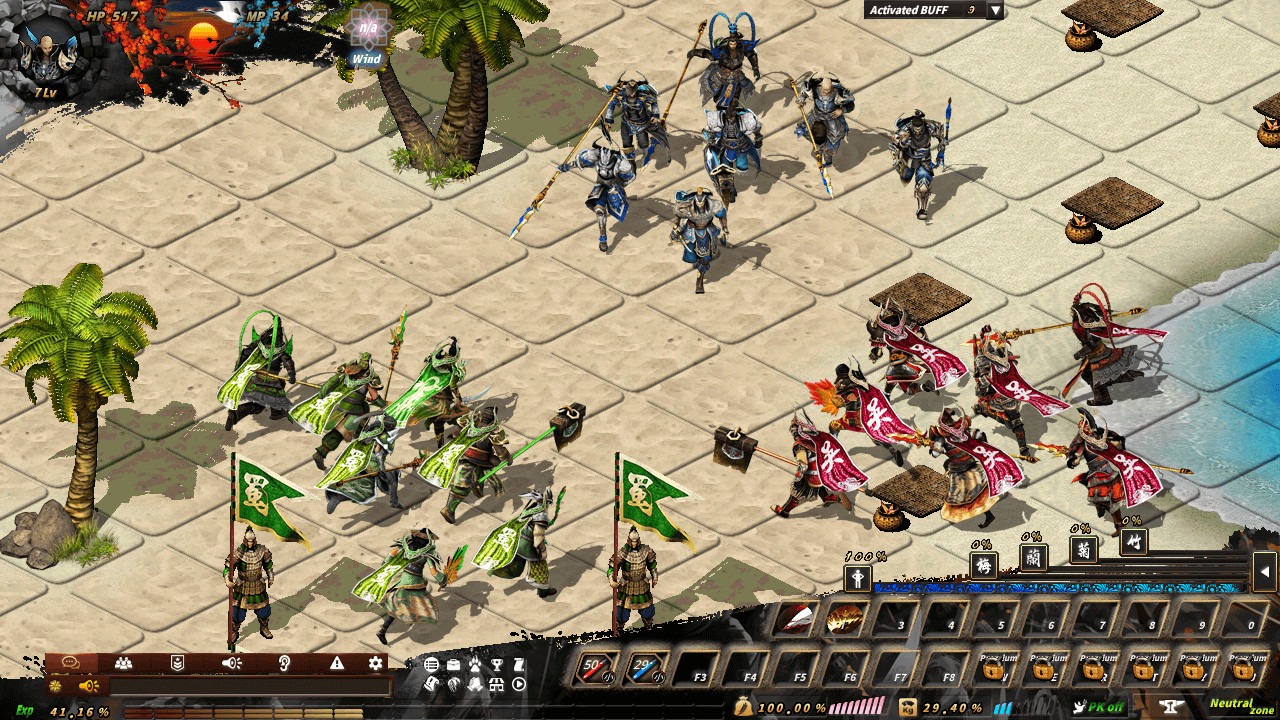Click the standing character status icon at 100%
This screenshot has width=1280, height=720.
[857, 578]
